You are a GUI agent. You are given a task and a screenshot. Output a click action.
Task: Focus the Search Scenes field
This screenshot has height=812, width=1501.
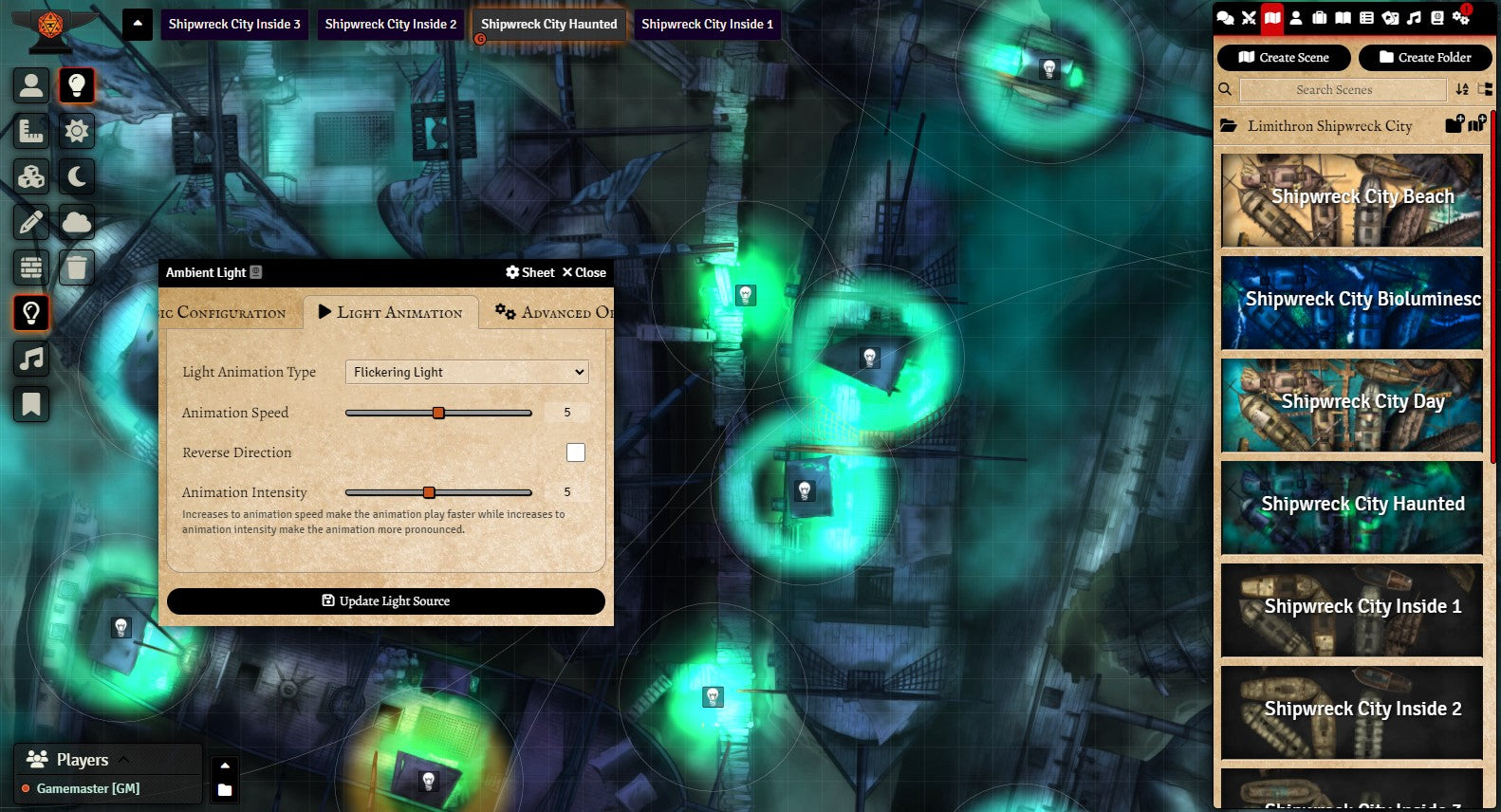coord(1333,90)
